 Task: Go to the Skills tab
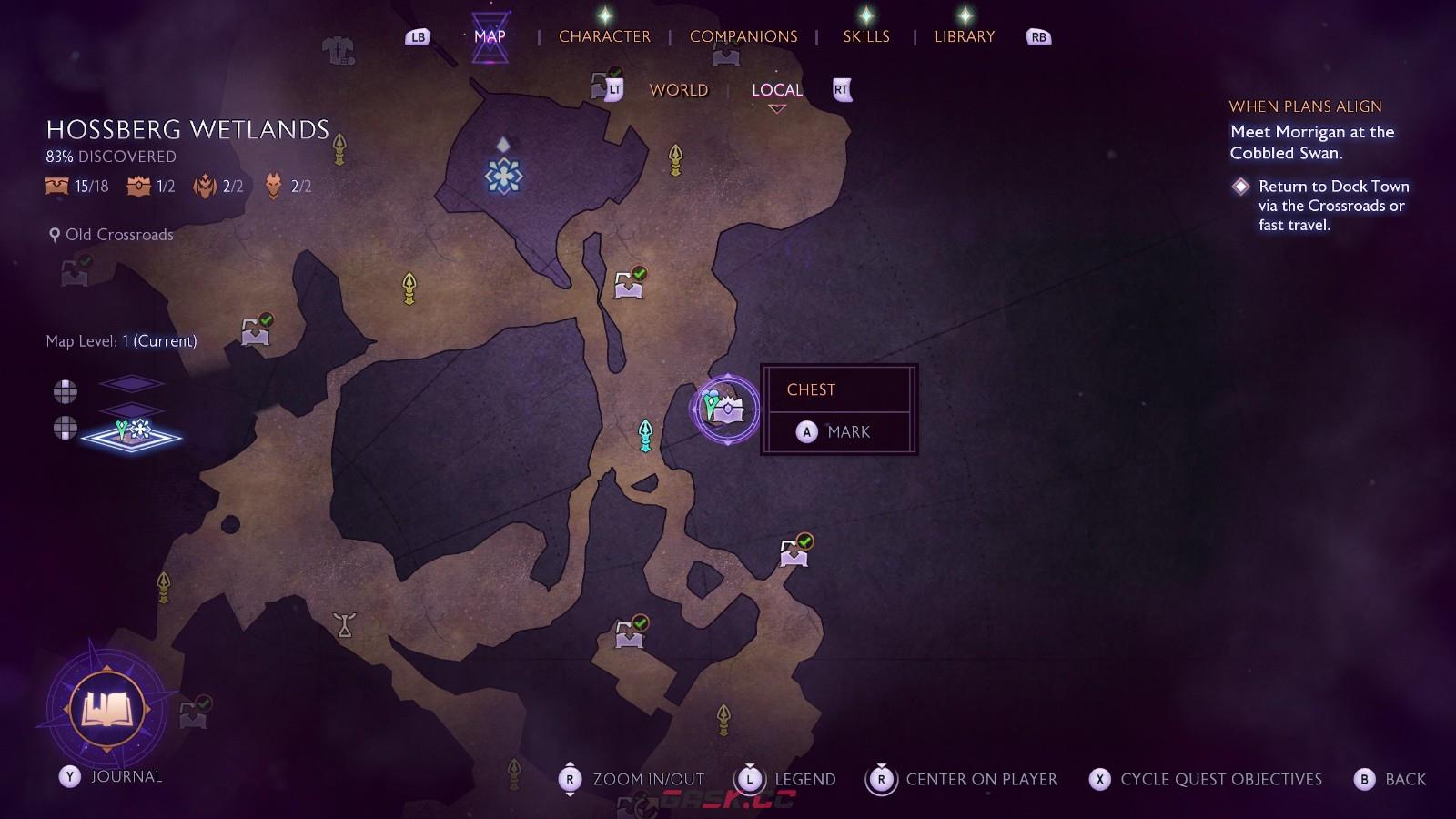[x=865, y=36]
